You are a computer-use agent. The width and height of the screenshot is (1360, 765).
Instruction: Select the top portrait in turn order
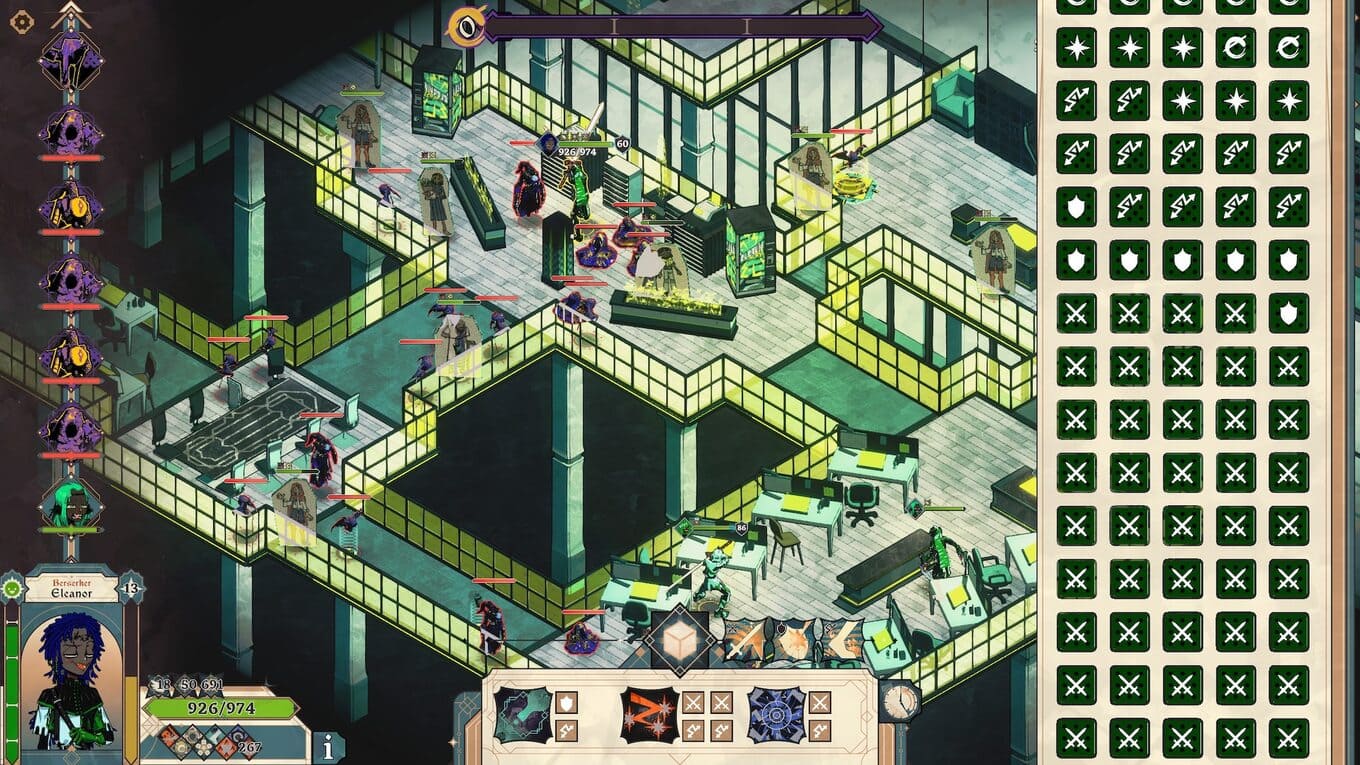coord(70,58)
